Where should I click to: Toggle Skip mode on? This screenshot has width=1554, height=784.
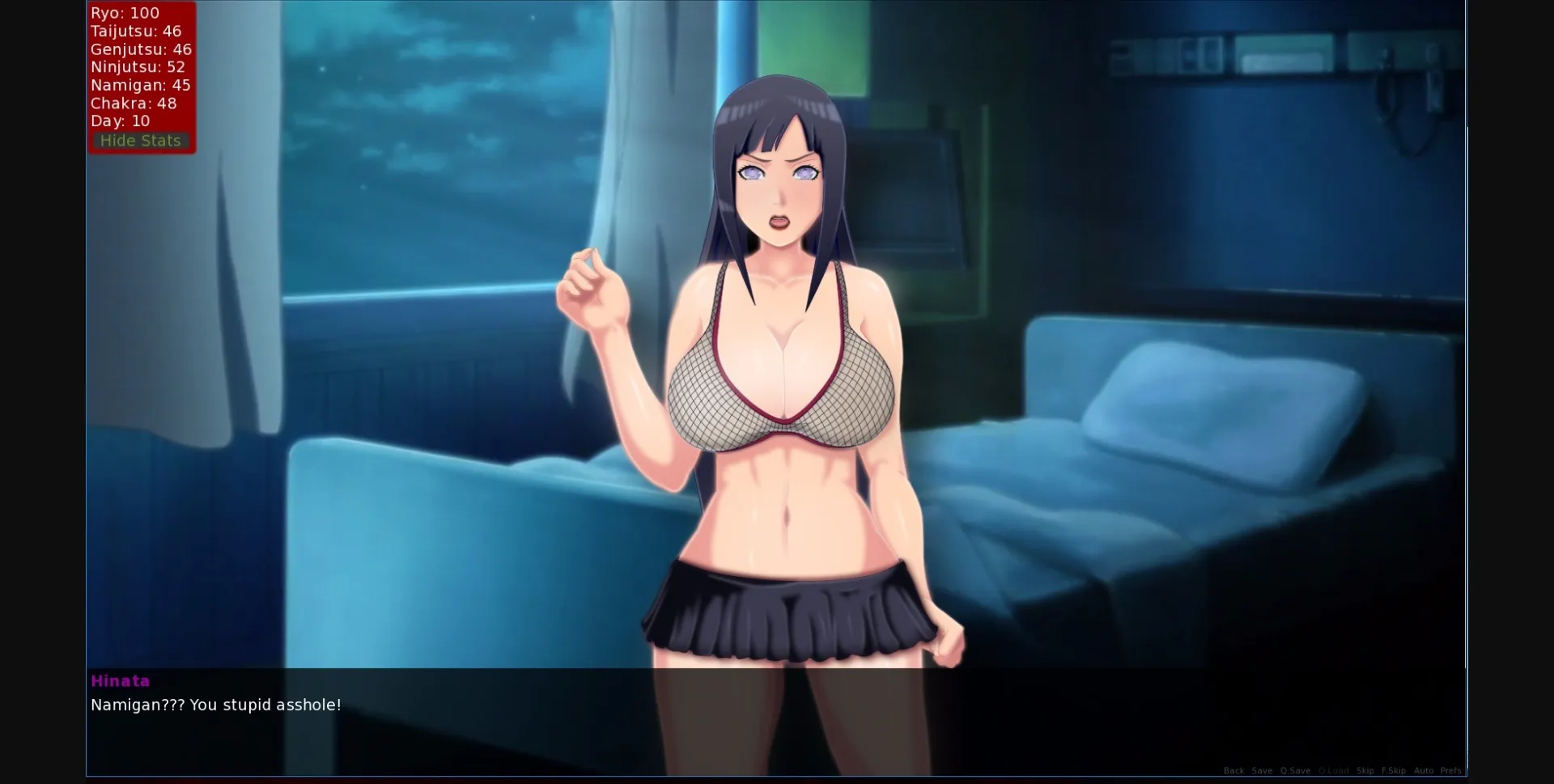pos(1366,770)
